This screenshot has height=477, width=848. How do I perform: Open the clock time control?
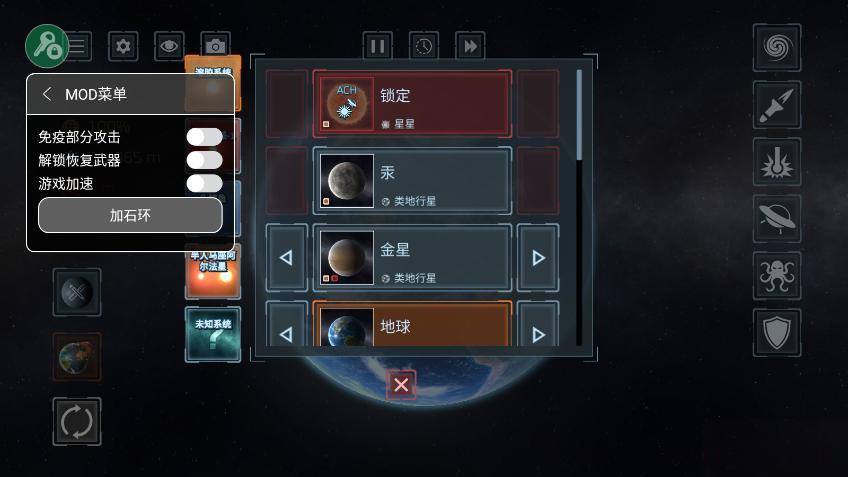click(x=424, y=46)
